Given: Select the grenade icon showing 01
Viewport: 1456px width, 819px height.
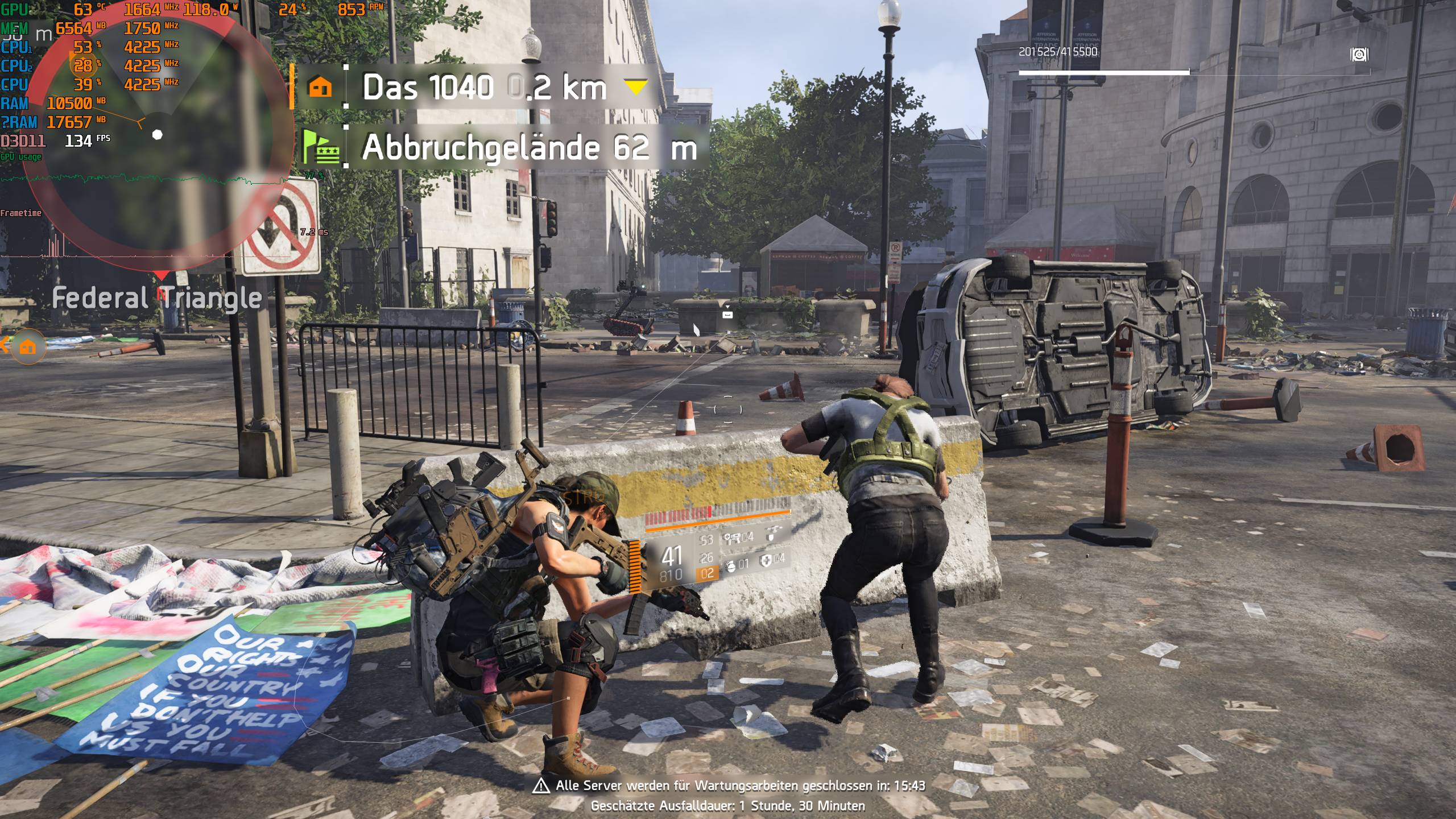Looking at the screenshot, I should tap(731, 567).
